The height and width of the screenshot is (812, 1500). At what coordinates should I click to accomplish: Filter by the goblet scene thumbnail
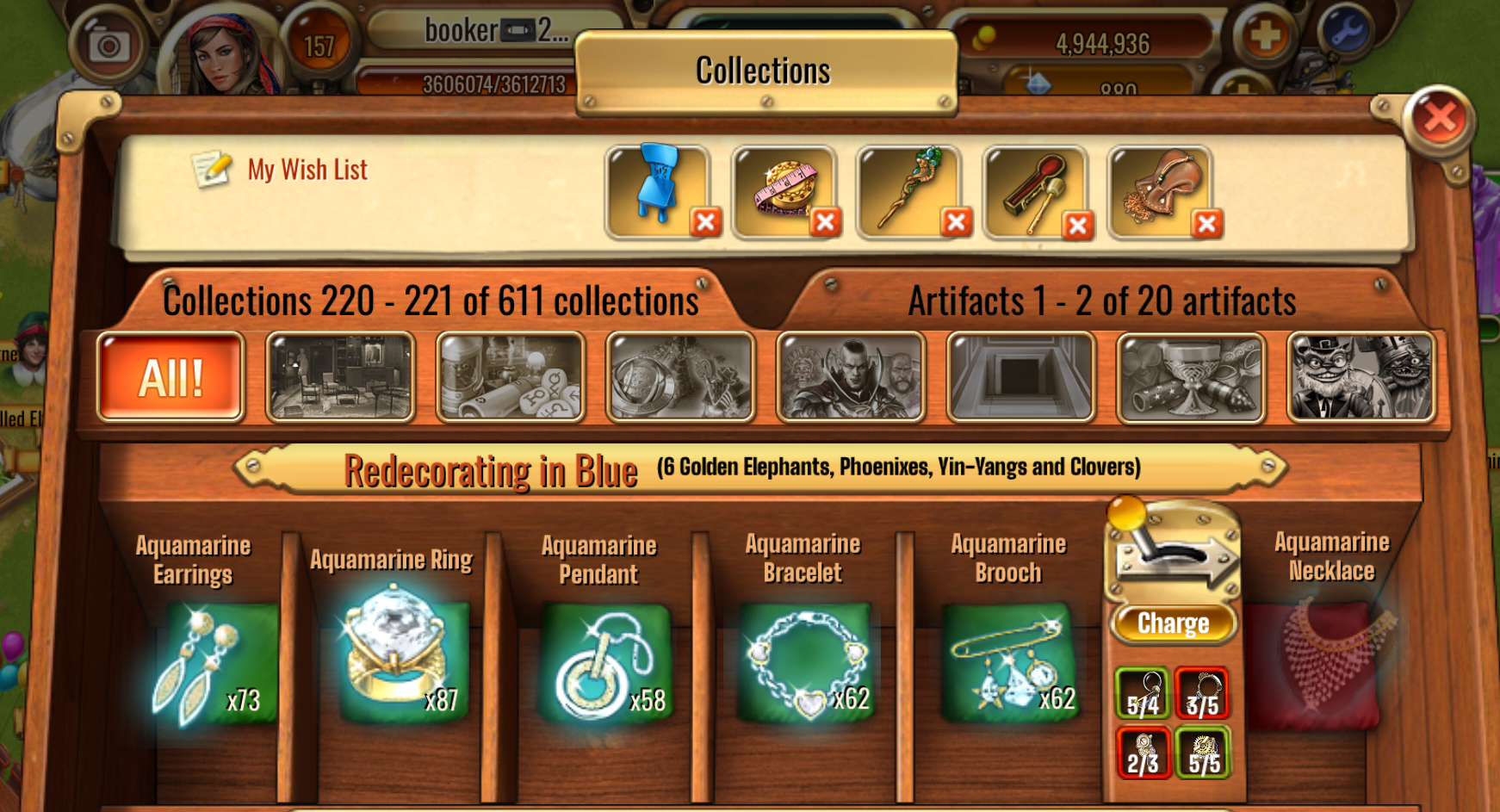pos(1190,377)
